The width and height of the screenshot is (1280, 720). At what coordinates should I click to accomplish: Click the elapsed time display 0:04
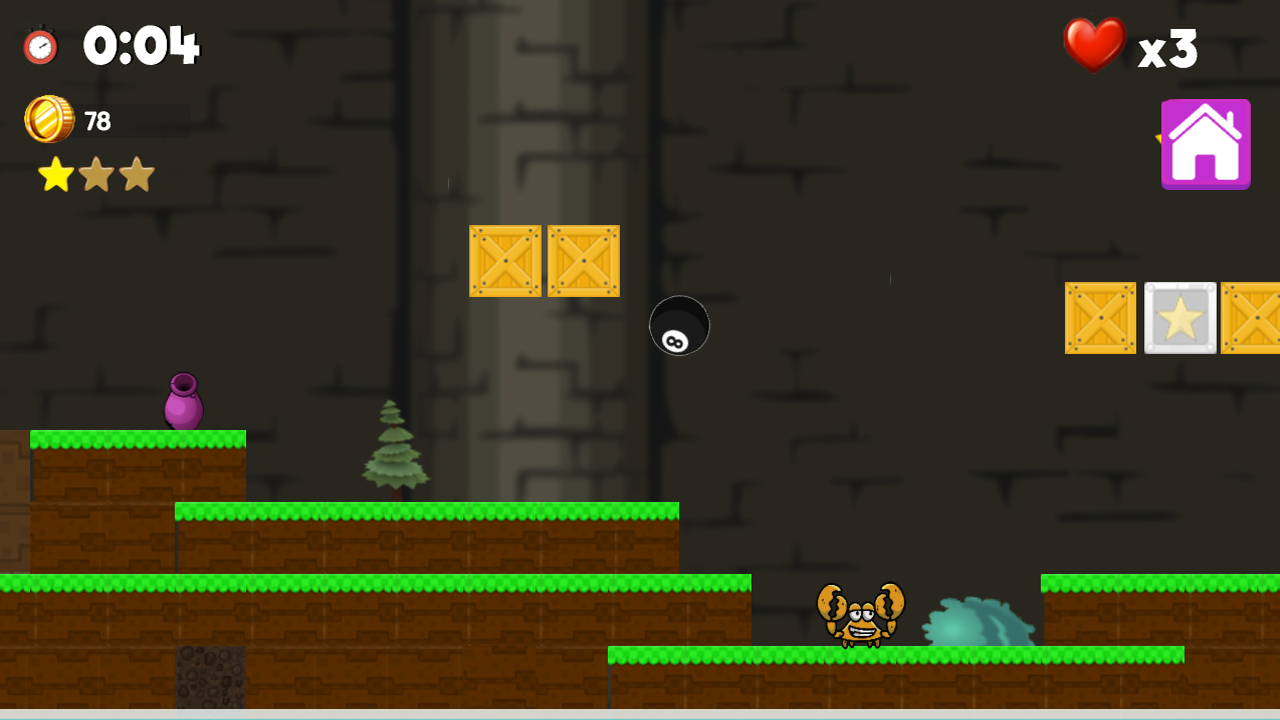pos(140,44)
